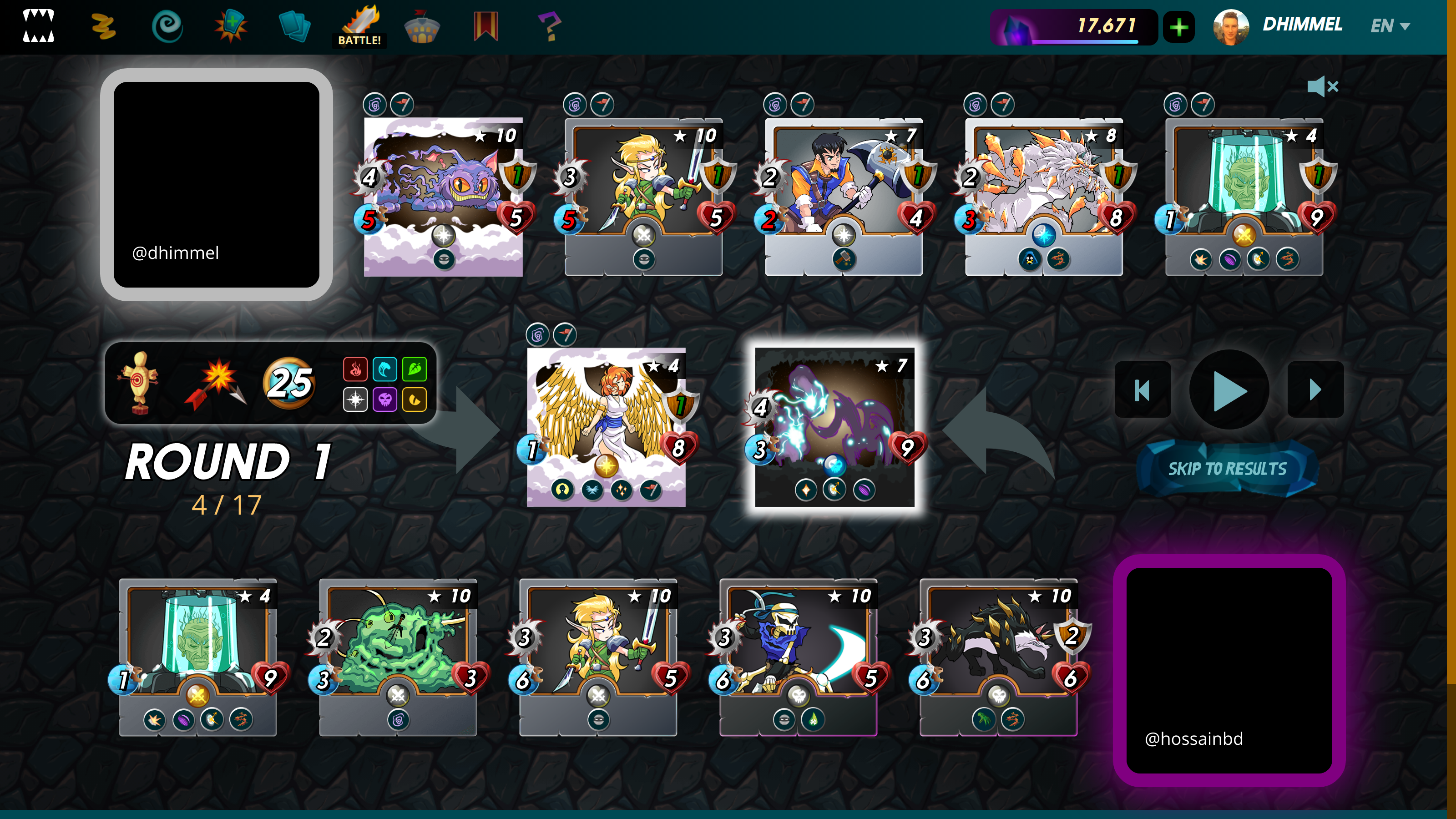Select the green slime monster card
Image resolution: width=1456 pixels, height=819 pixels.
[398, 657]
